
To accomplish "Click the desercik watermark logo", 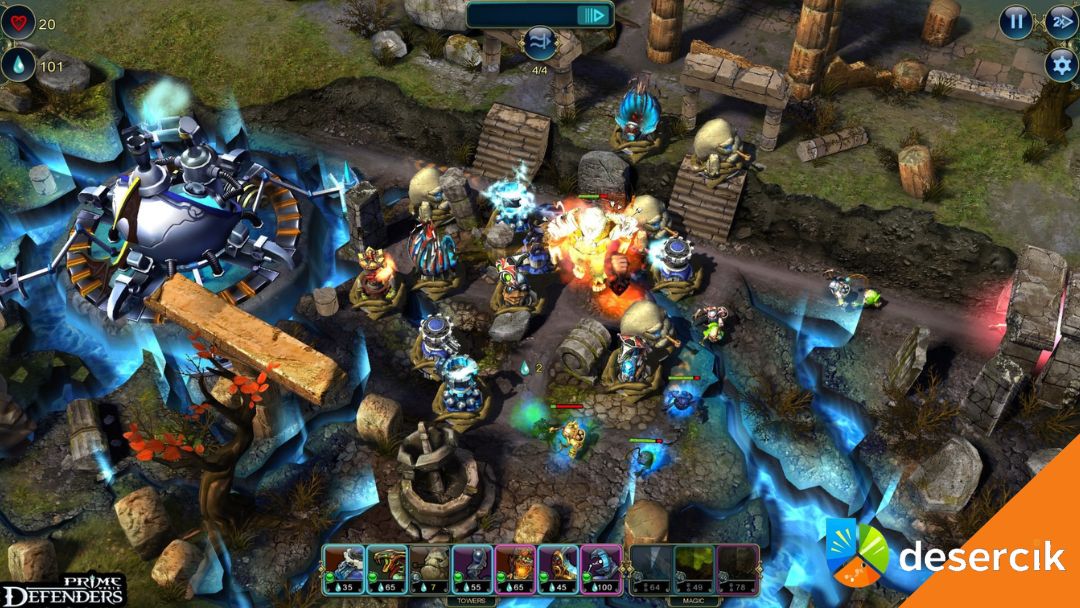I will (945, 556).
